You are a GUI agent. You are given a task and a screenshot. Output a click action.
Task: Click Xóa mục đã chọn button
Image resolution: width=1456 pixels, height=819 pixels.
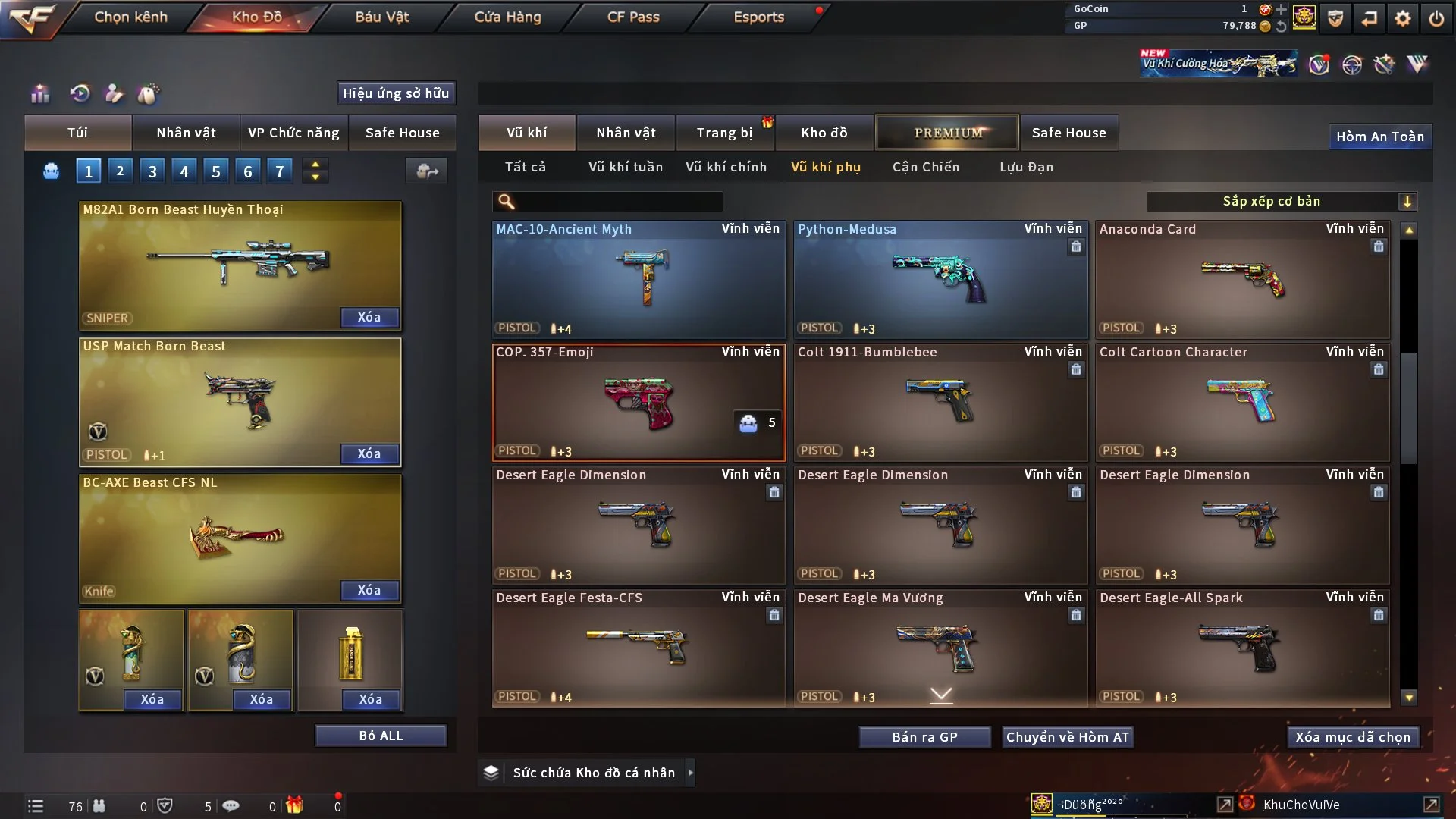tap(1352, 737)
